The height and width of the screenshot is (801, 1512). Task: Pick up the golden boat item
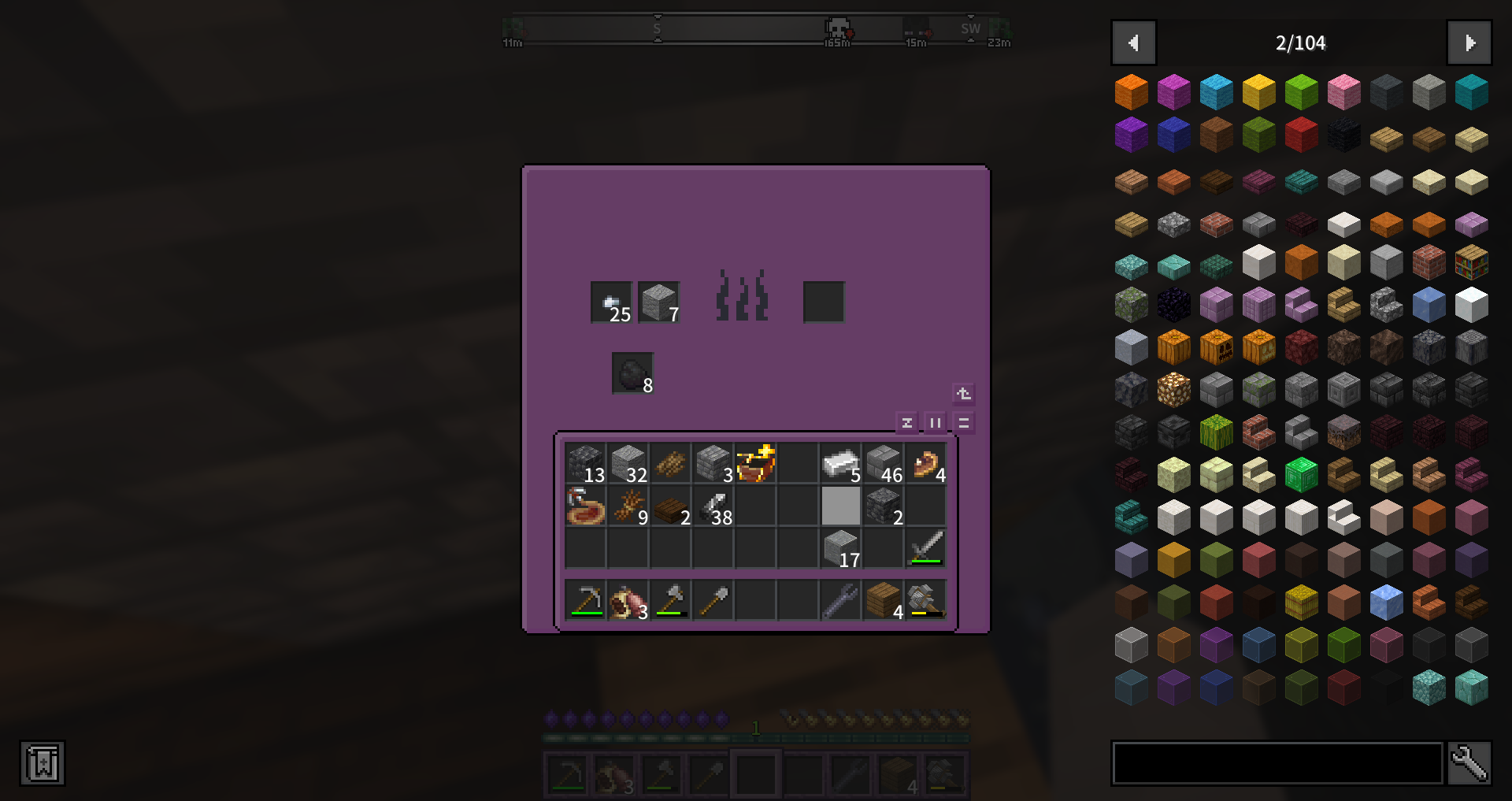756,463
